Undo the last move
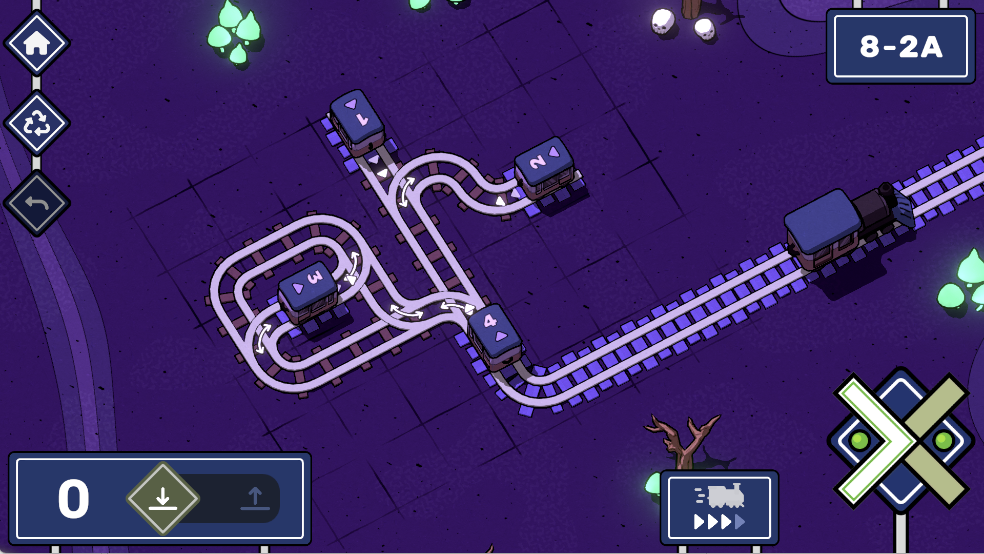 37,203
